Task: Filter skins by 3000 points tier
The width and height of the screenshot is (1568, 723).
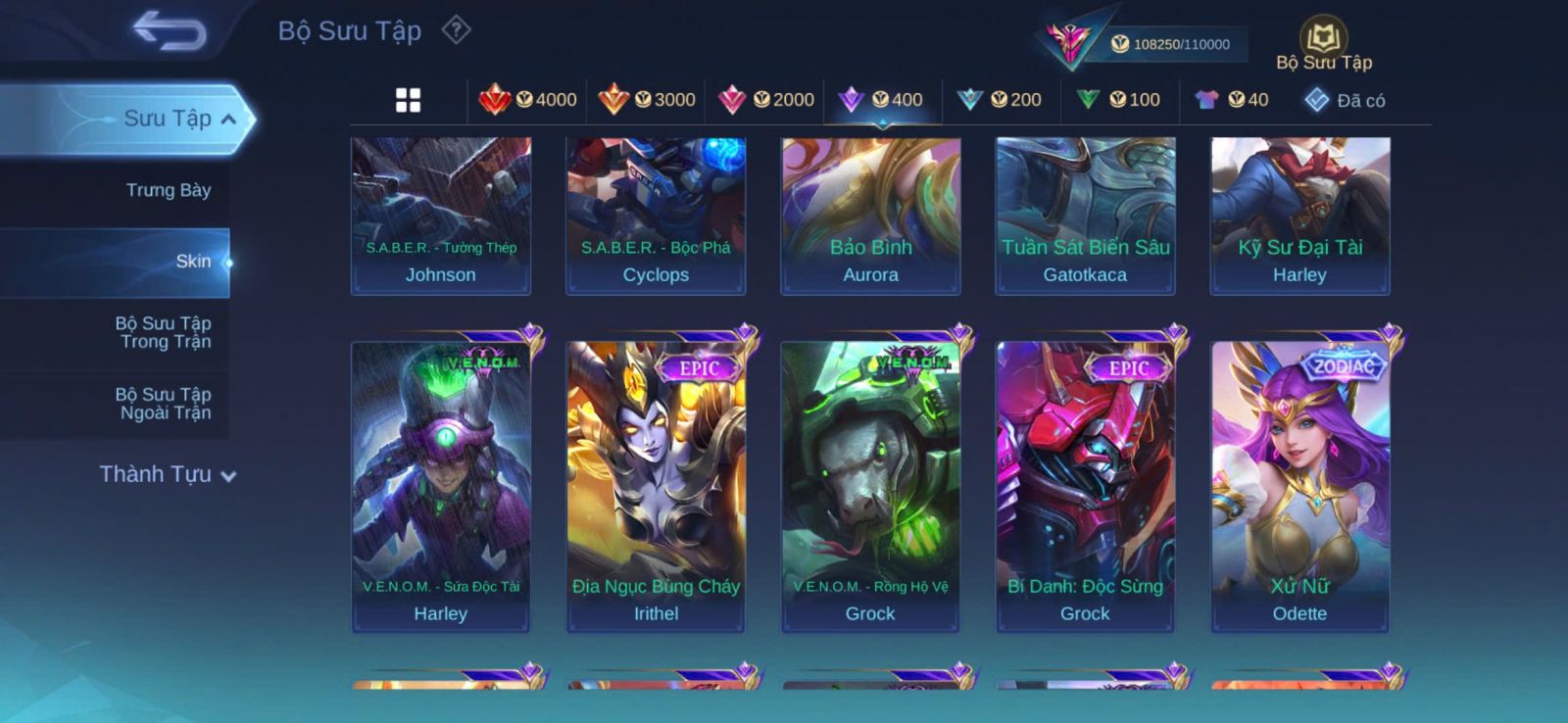Action: tap(647, 100)
